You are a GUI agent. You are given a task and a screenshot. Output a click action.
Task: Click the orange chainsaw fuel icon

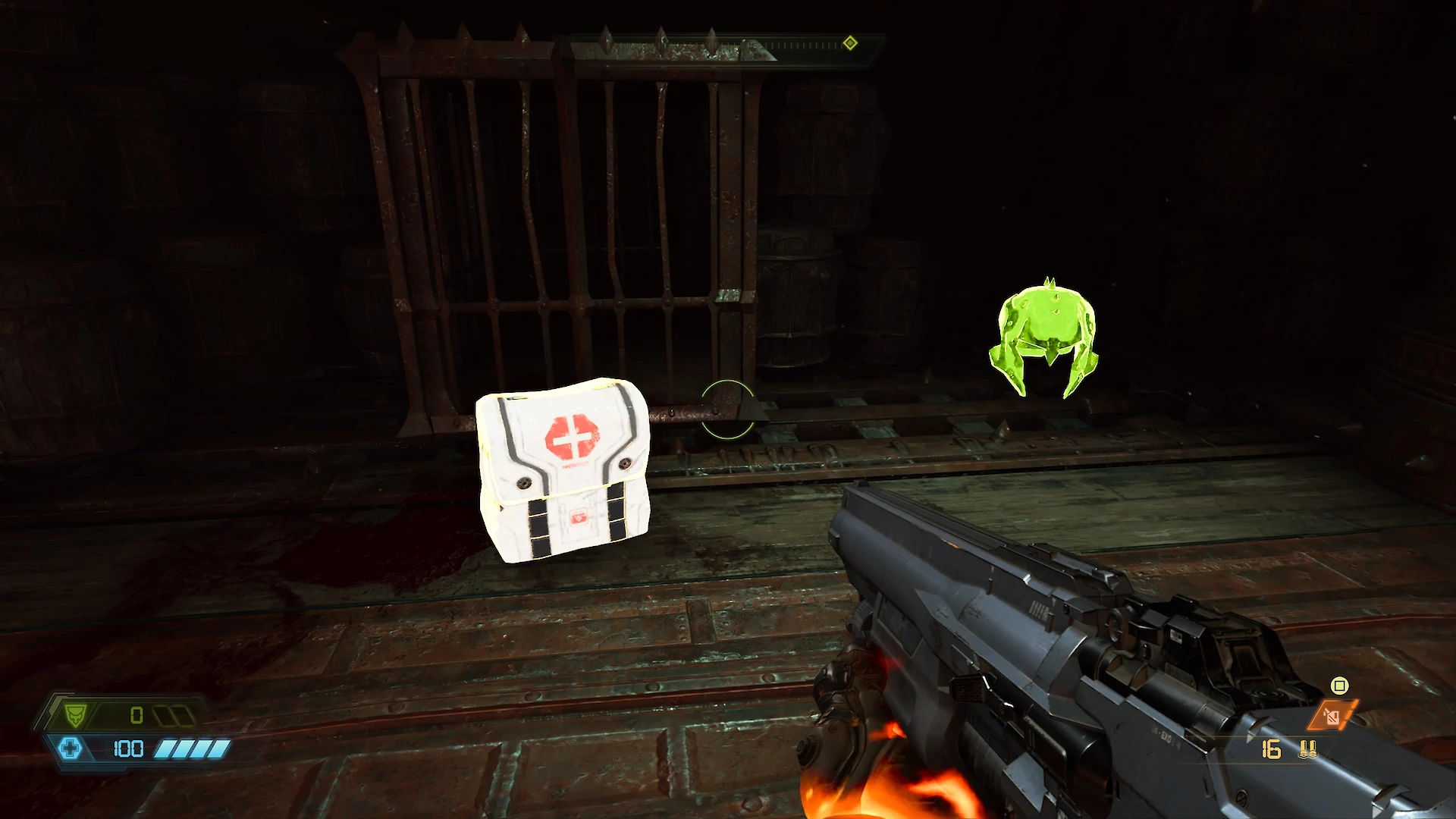pyautogui.click(x=1332, y=716)
